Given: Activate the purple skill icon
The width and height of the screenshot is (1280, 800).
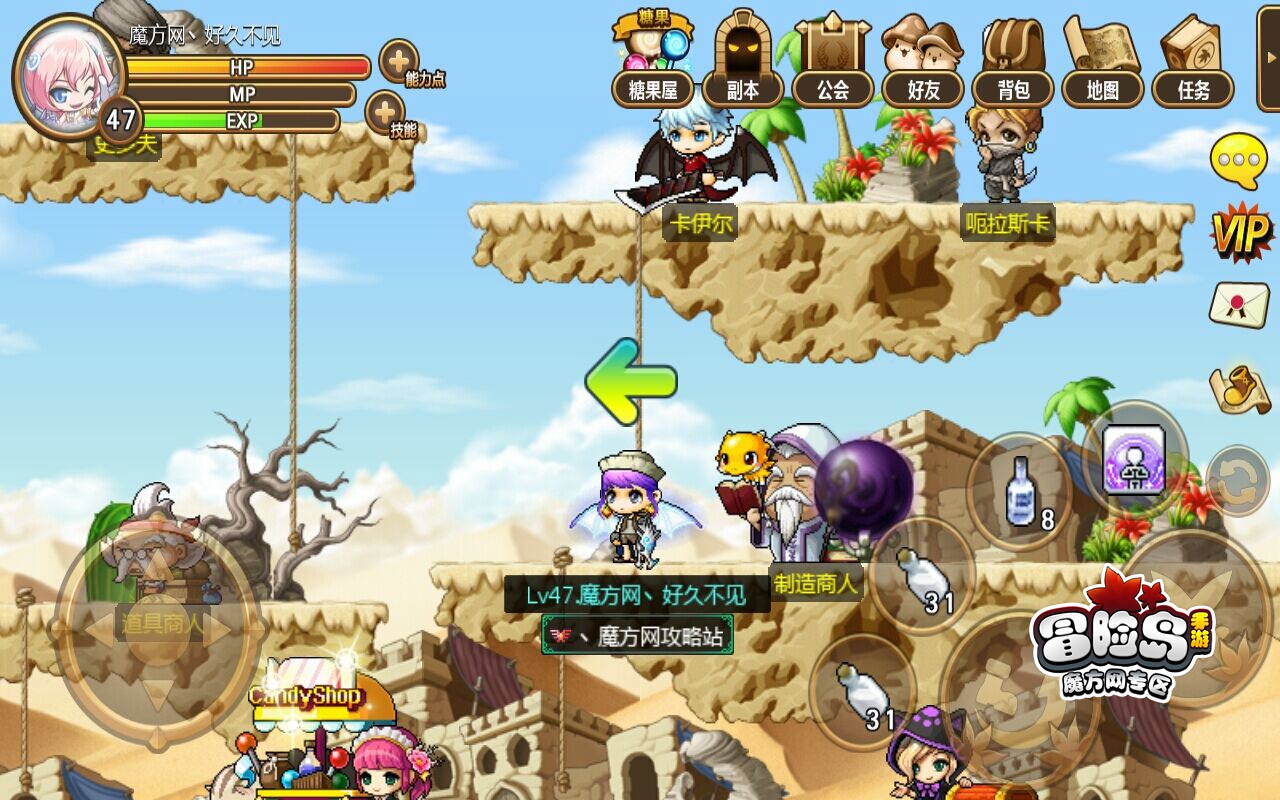Looking at the screenshot, I should tap(1134, 458).
